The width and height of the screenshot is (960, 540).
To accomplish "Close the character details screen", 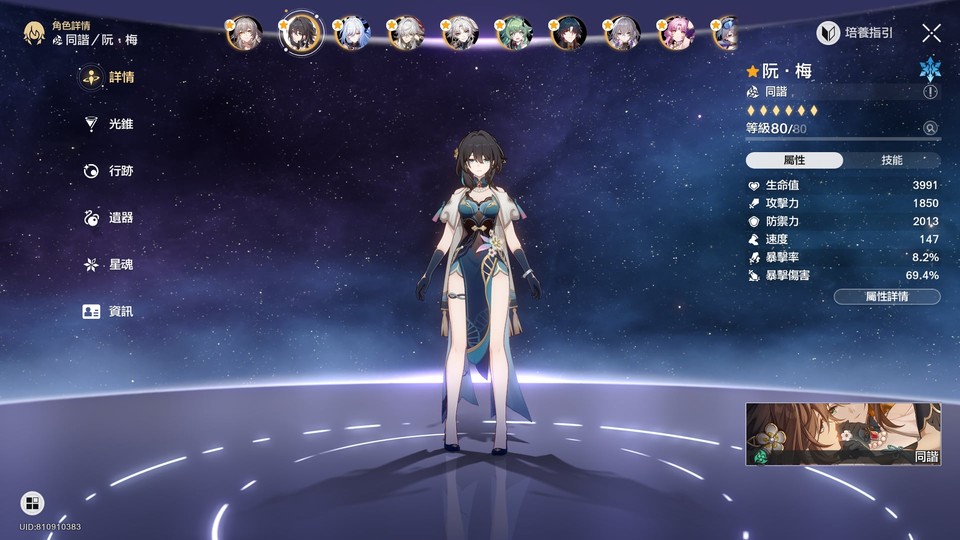I will (x=931, y=33).
